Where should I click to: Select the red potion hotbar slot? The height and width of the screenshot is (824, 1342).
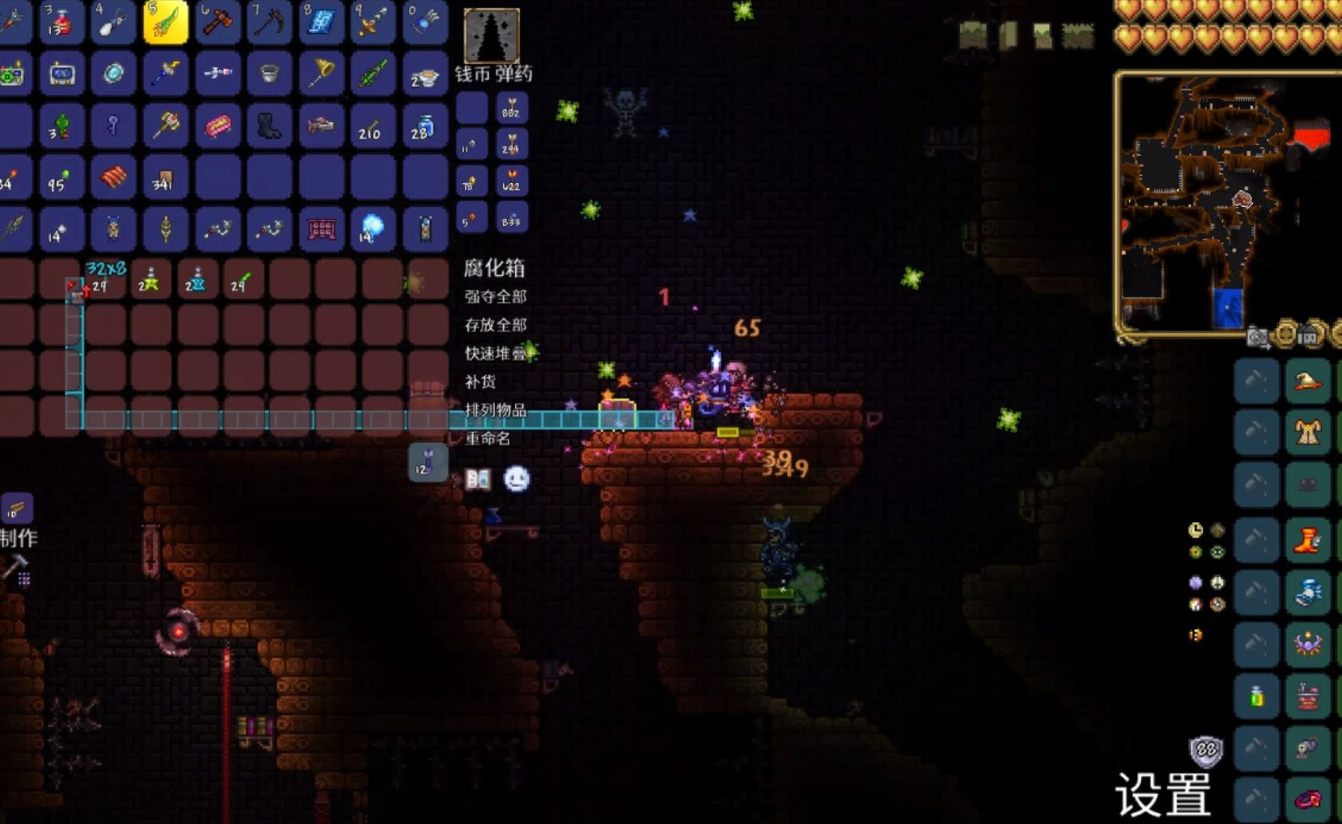(x=62, y=22)
